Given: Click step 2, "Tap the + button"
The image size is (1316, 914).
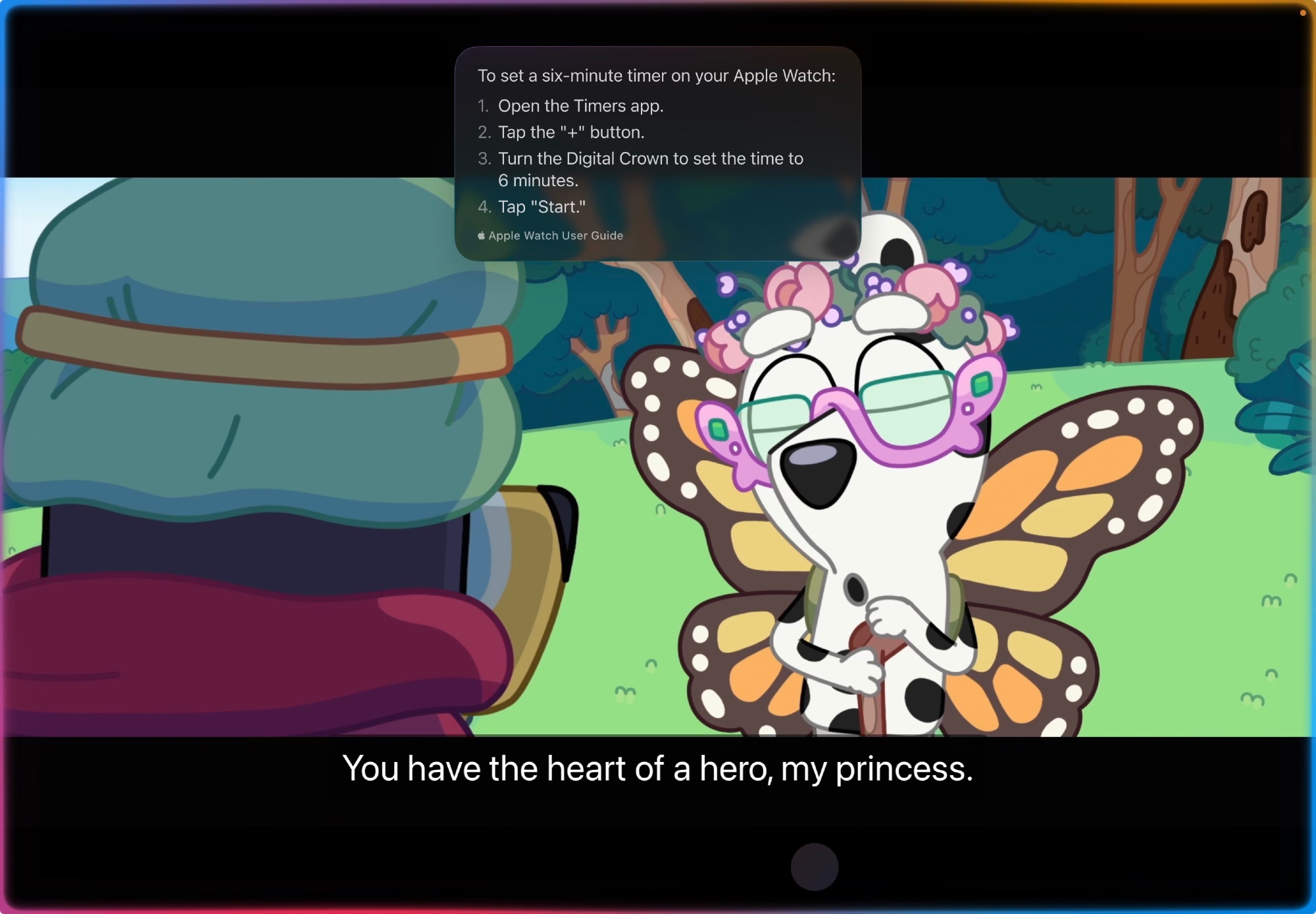Looking at the screenshot, I should [x=570, y=132].
